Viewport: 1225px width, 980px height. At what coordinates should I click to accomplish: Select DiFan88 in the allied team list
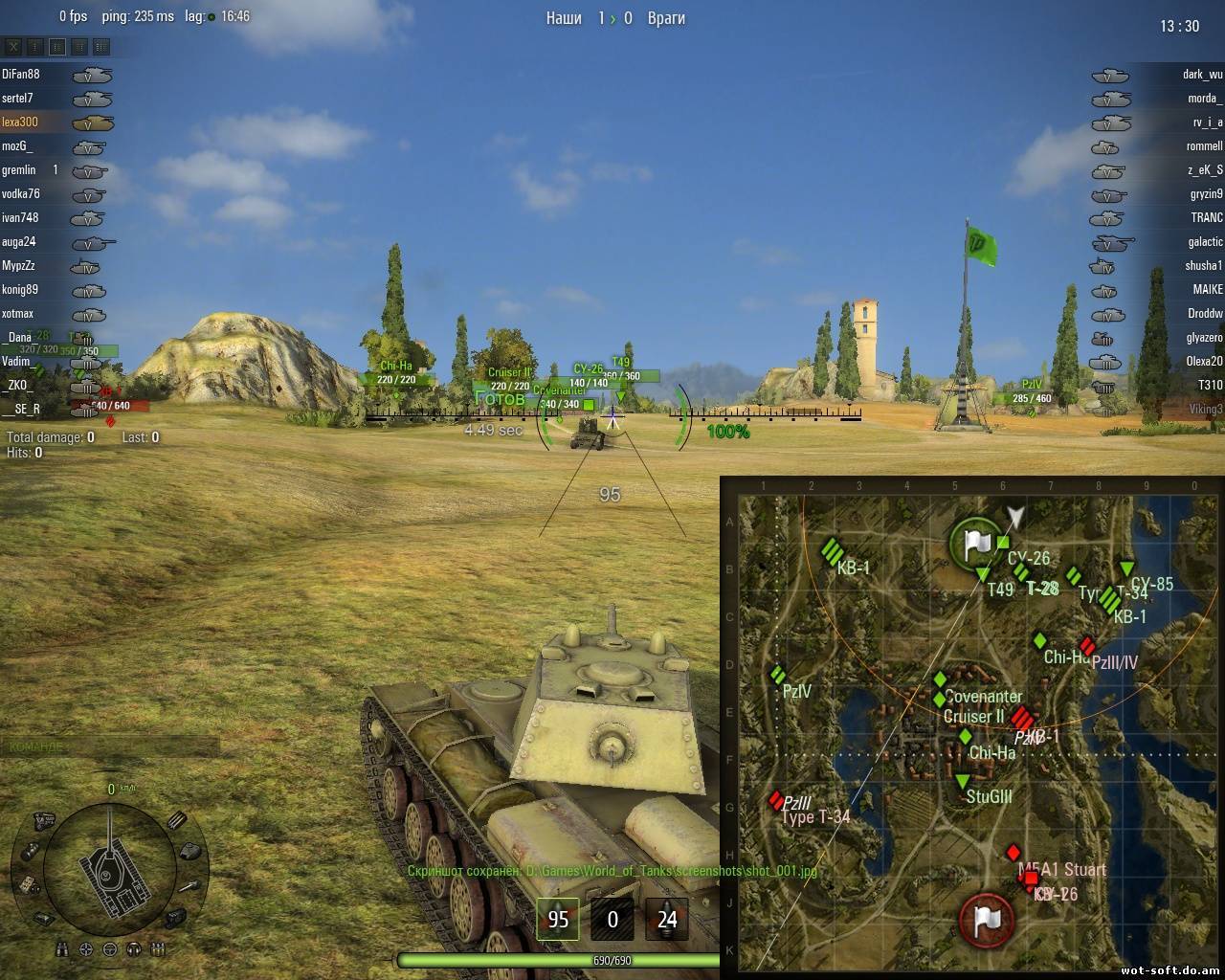[x=21, y=75]
